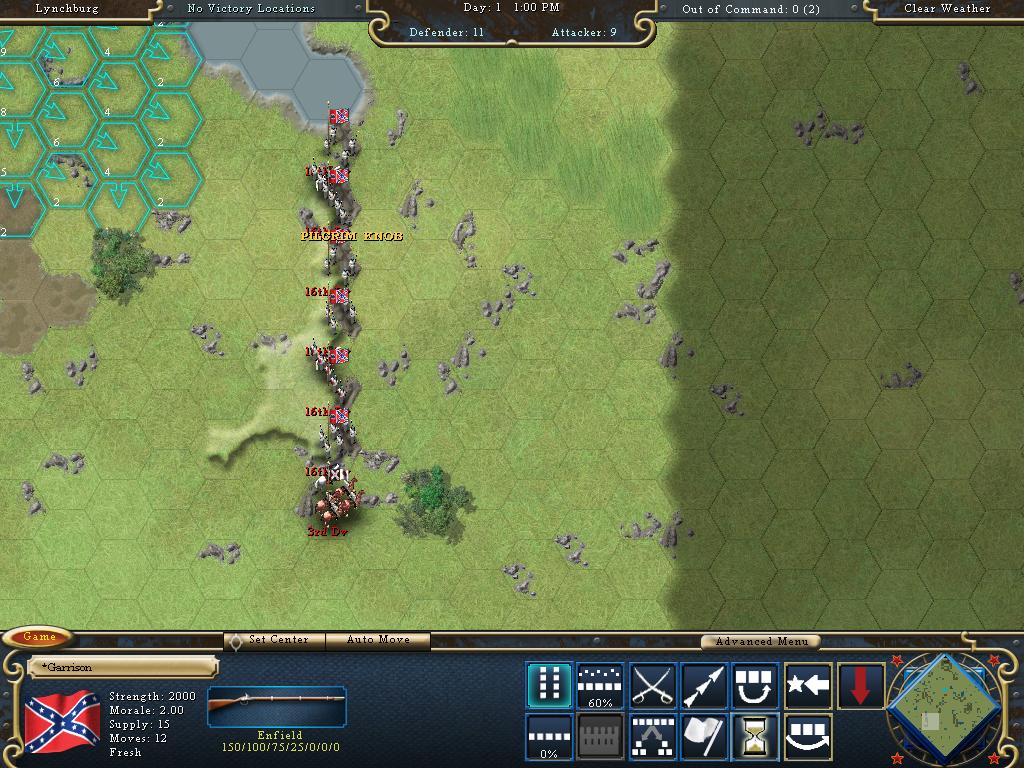This screenshot has width=1024, height=768.
Task: Order a charge with the crossed sabers icon
Action: tap(652, 685)
